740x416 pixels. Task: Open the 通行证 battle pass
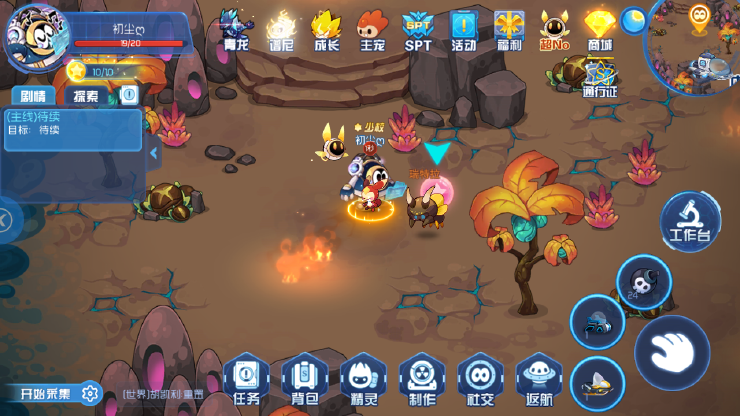point(599,78)
